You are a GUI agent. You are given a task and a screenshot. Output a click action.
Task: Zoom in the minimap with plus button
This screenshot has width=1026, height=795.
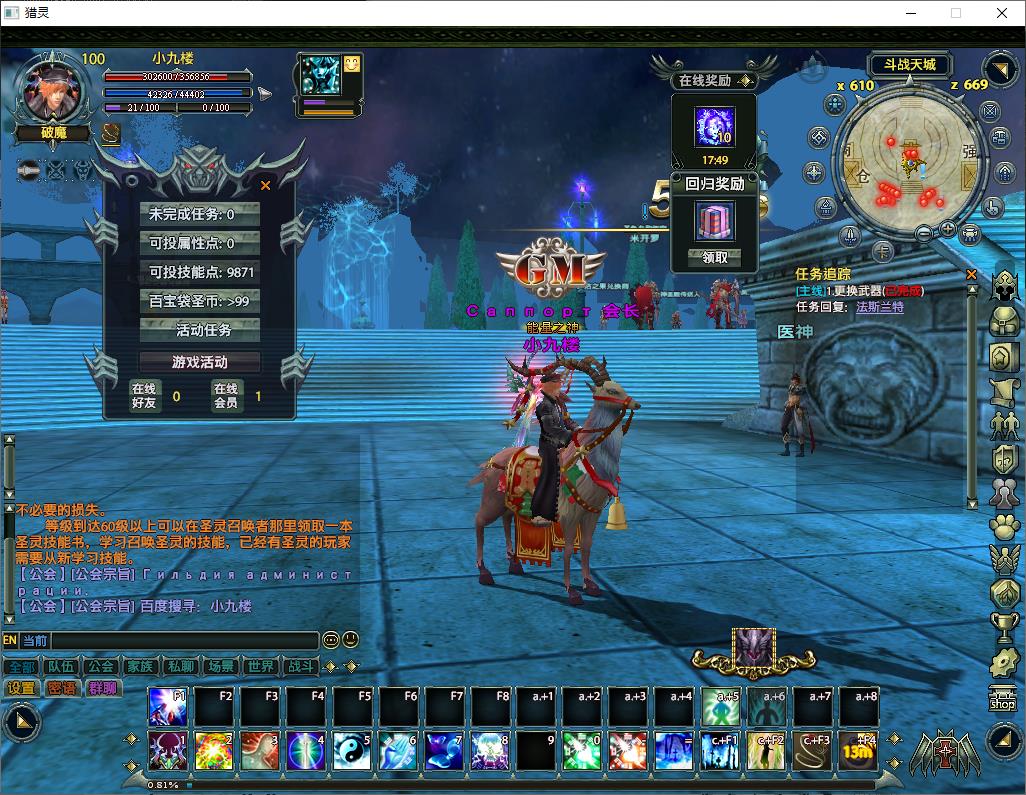[948, 230]
